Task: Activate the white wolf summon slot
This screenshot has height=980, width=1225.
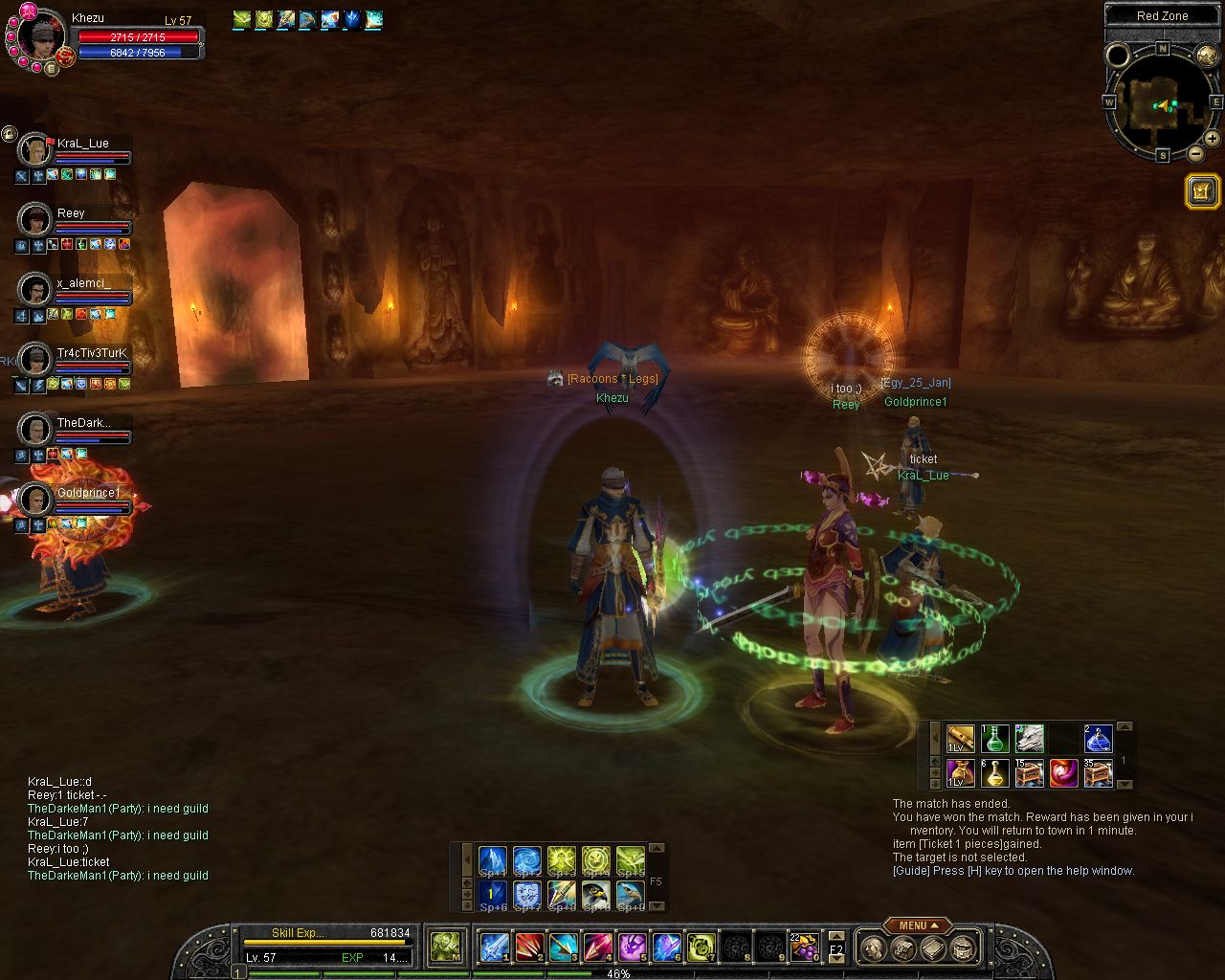Action: (x=1029, y=739)
